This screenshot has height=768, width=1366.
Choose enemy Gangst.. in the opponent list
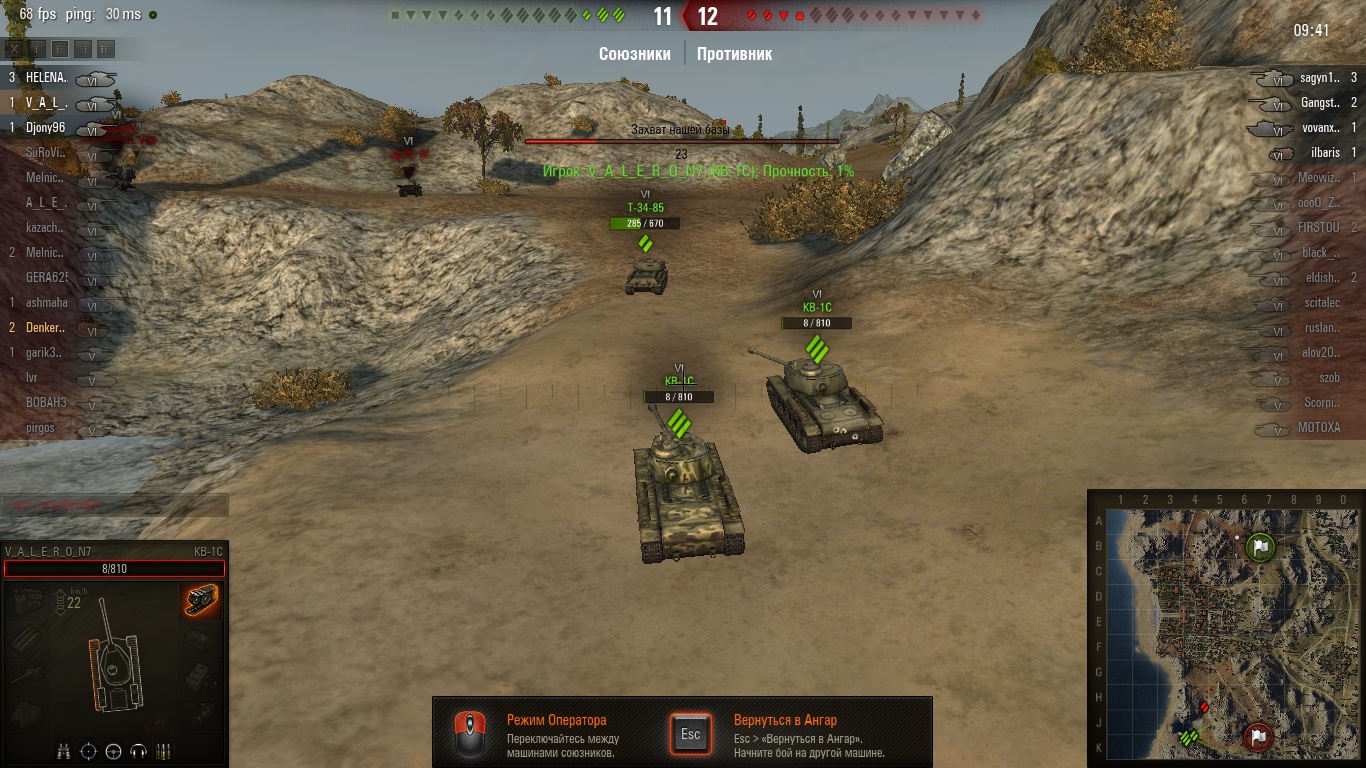coord(1320,102)
